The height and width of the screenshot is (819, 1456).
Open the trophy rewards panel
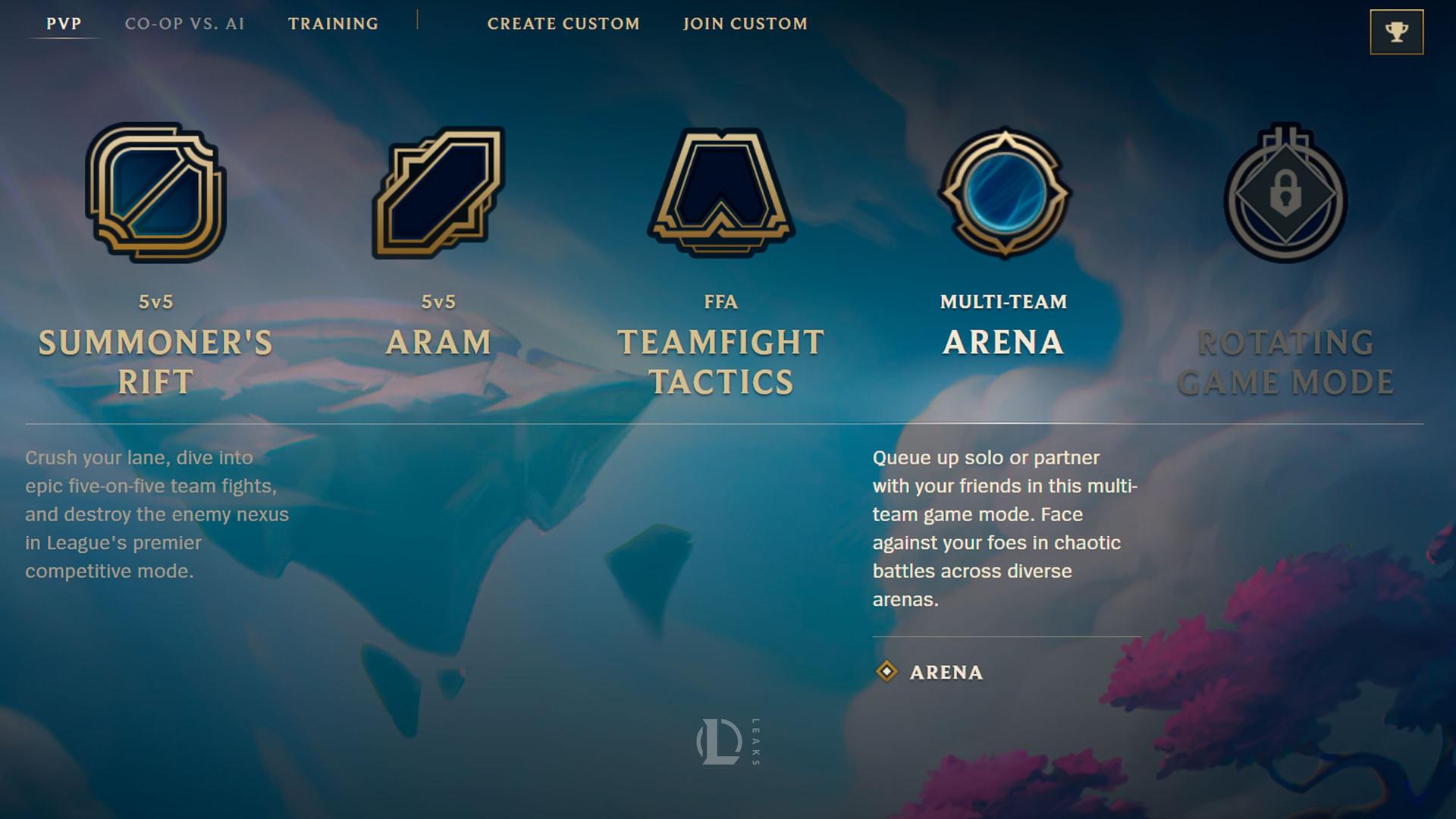[x=1395, y=31]
